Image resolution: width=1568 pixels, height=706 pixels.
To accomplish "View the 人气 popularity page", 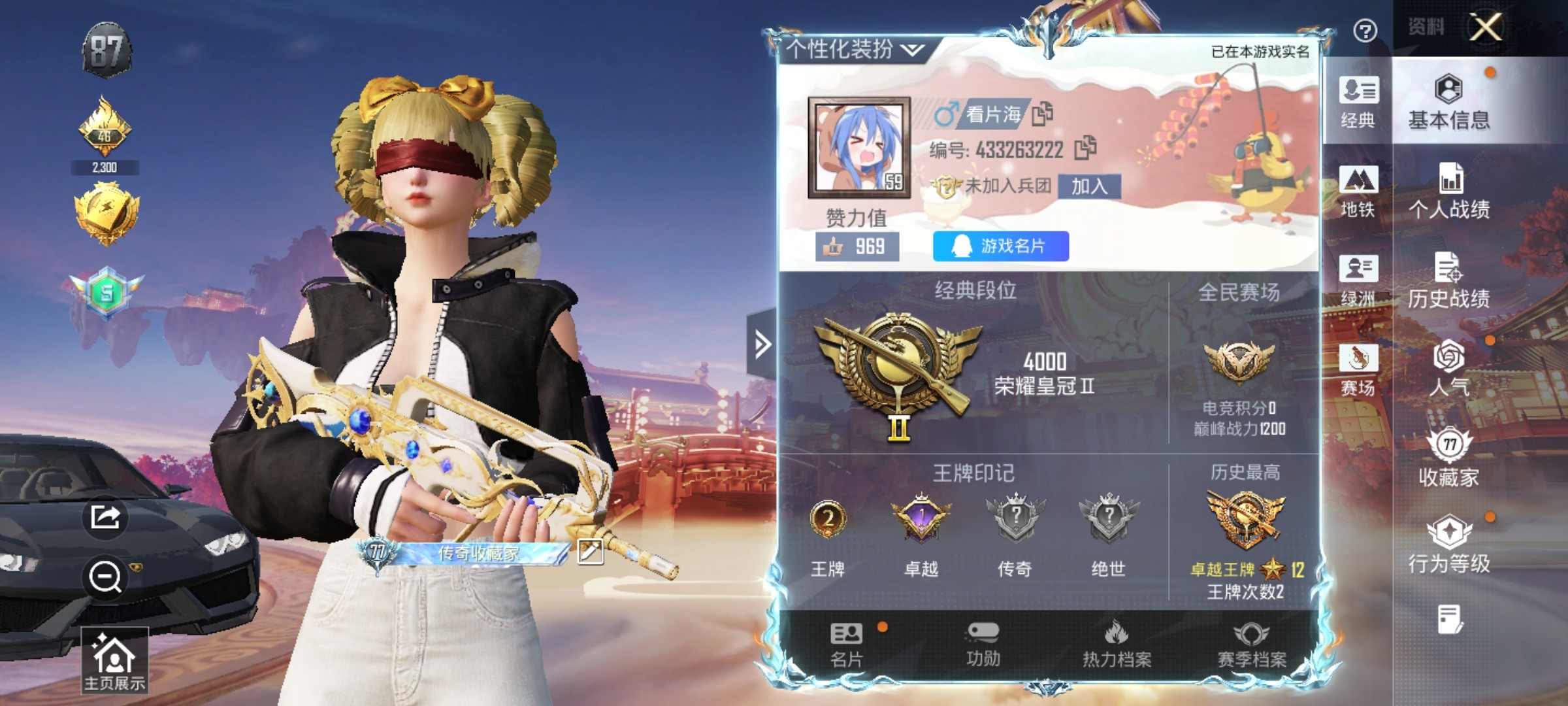I will [x=1448, y=369].
